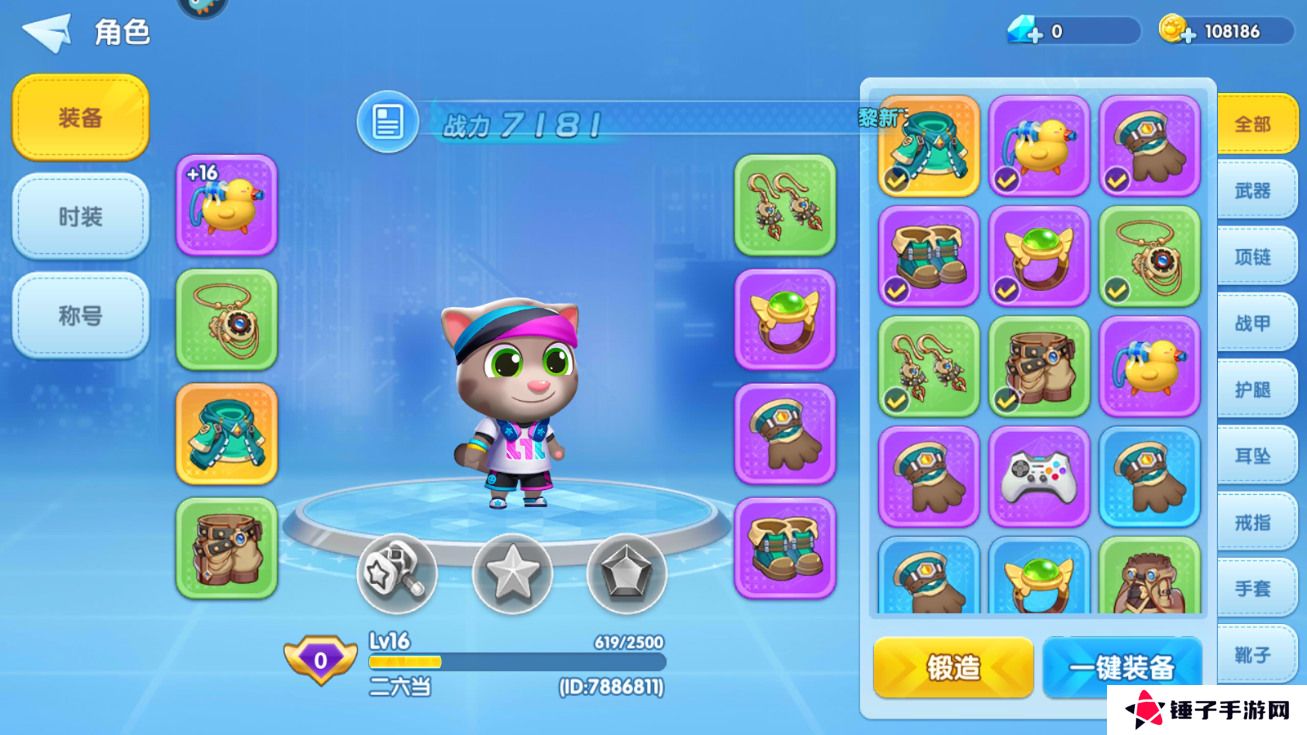Show only 战甲 items

click(x=1252, y=323)
